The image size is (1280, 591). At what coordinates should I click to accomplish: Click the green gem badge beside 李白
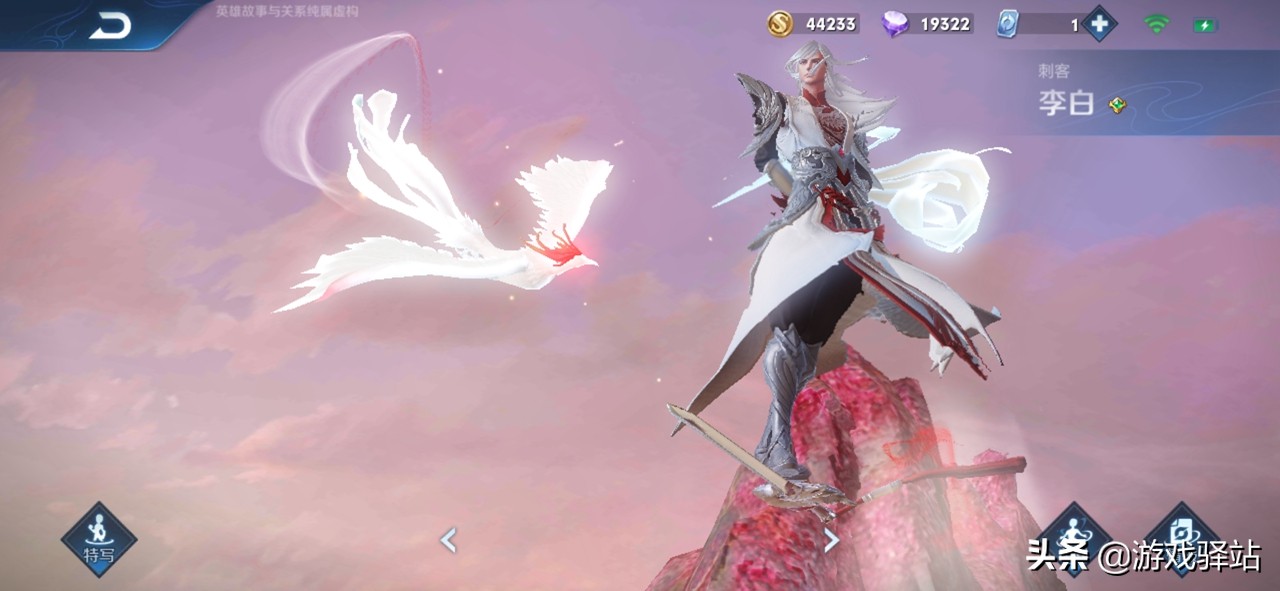[1117, 104]
